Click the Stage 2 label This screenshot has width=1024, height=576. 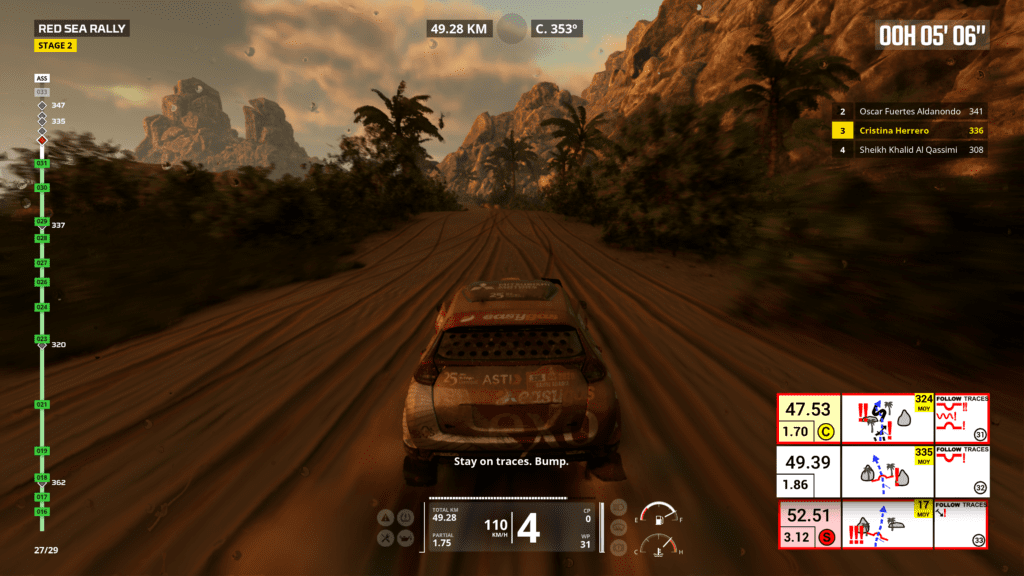point(54,46)
